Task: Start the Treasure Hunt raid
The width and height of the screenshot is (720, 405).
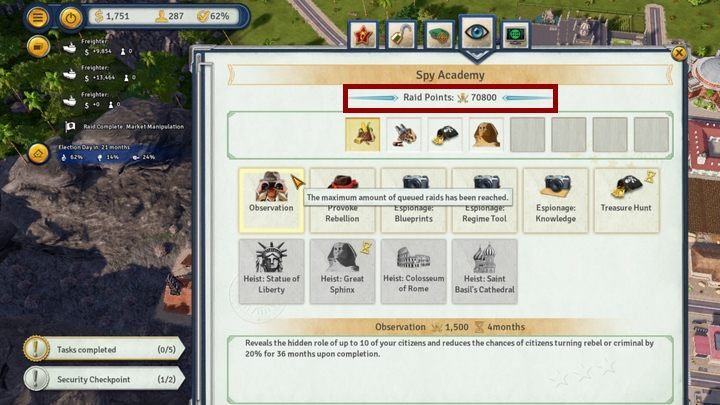Action: coord(627,195)
